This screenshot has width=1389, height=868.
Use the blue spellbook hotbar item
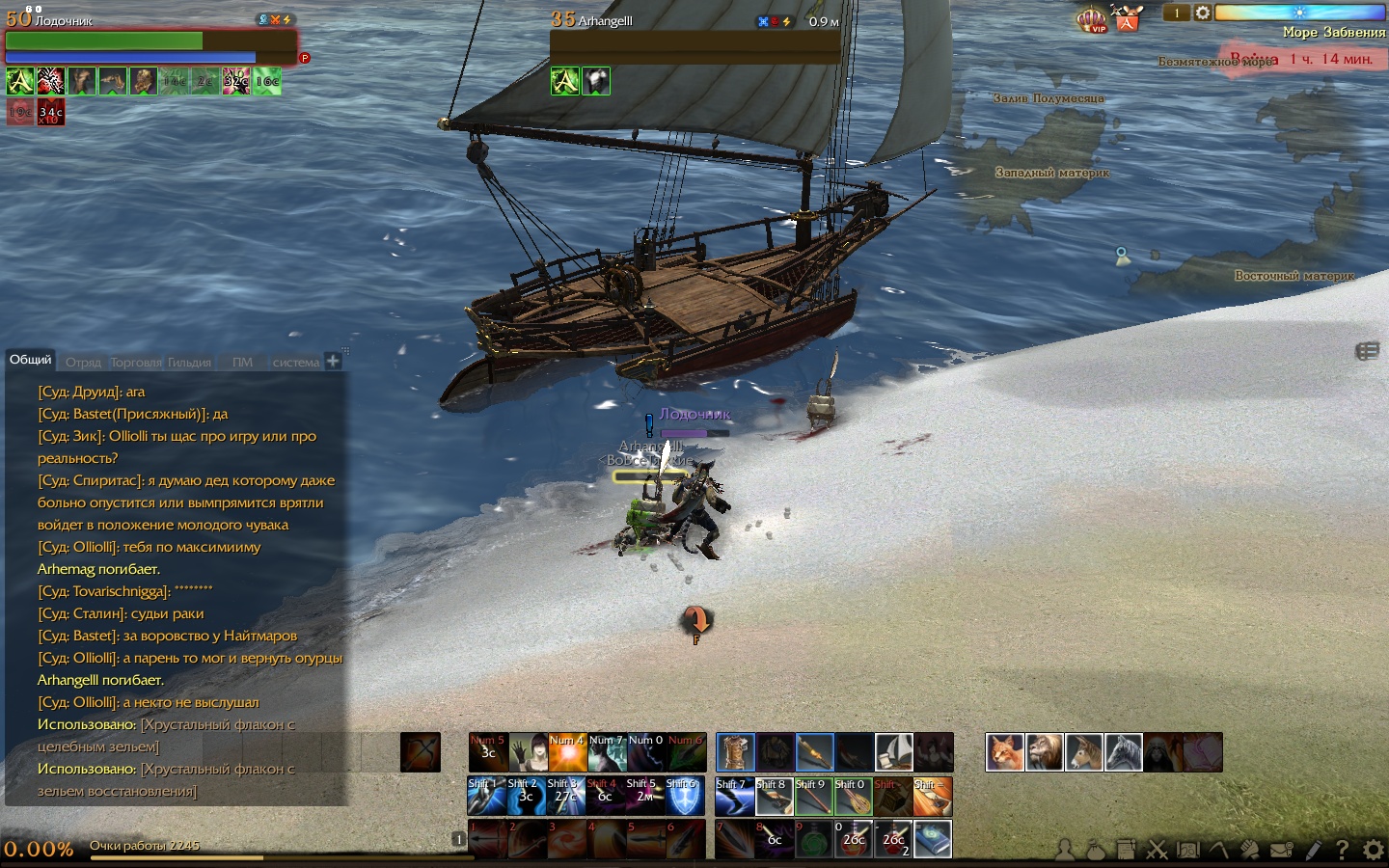(932, 839)
